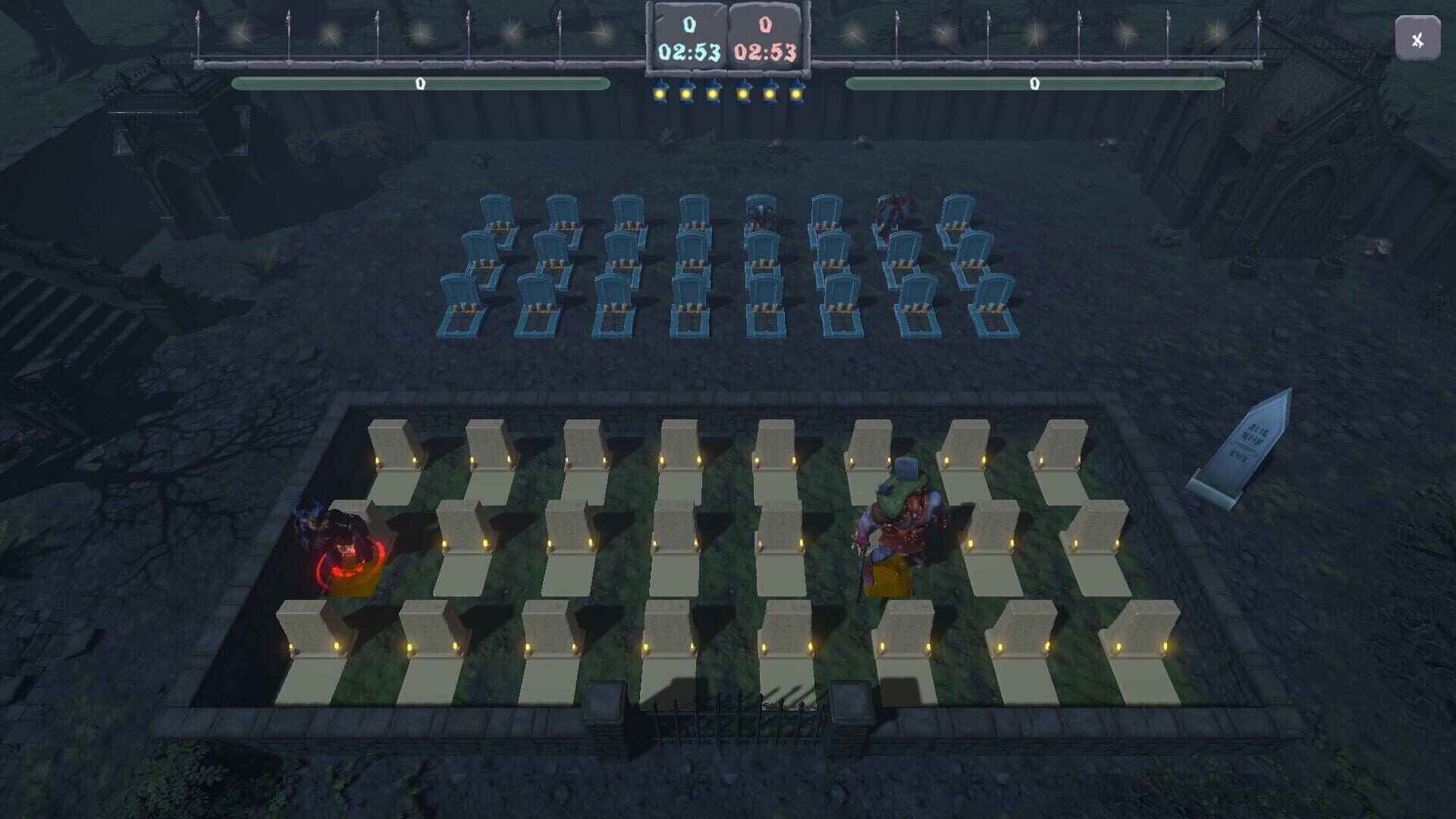Click the crossed bones button in the top-right corner

[1417, 39]
